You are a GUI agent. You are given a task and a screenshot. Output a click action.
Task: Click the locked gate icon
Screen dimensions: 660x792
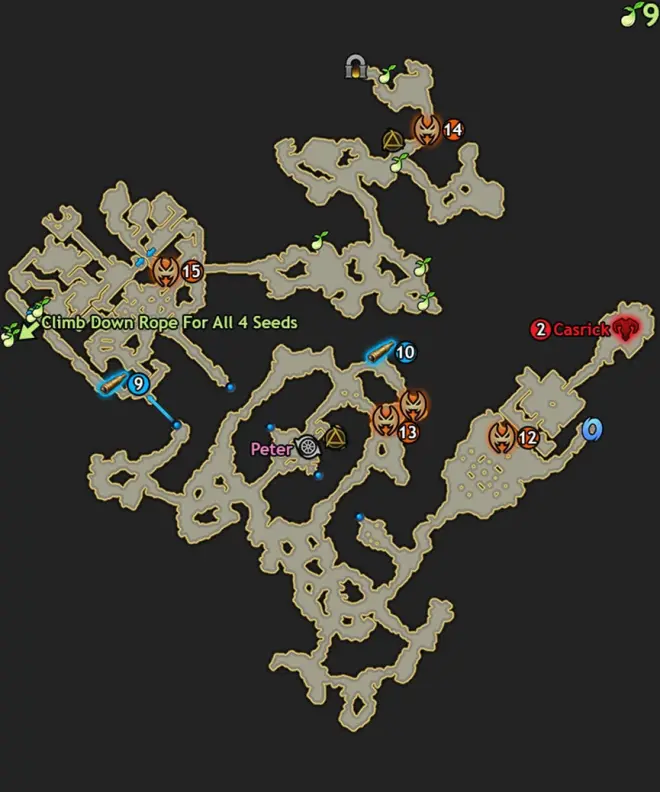356,67
